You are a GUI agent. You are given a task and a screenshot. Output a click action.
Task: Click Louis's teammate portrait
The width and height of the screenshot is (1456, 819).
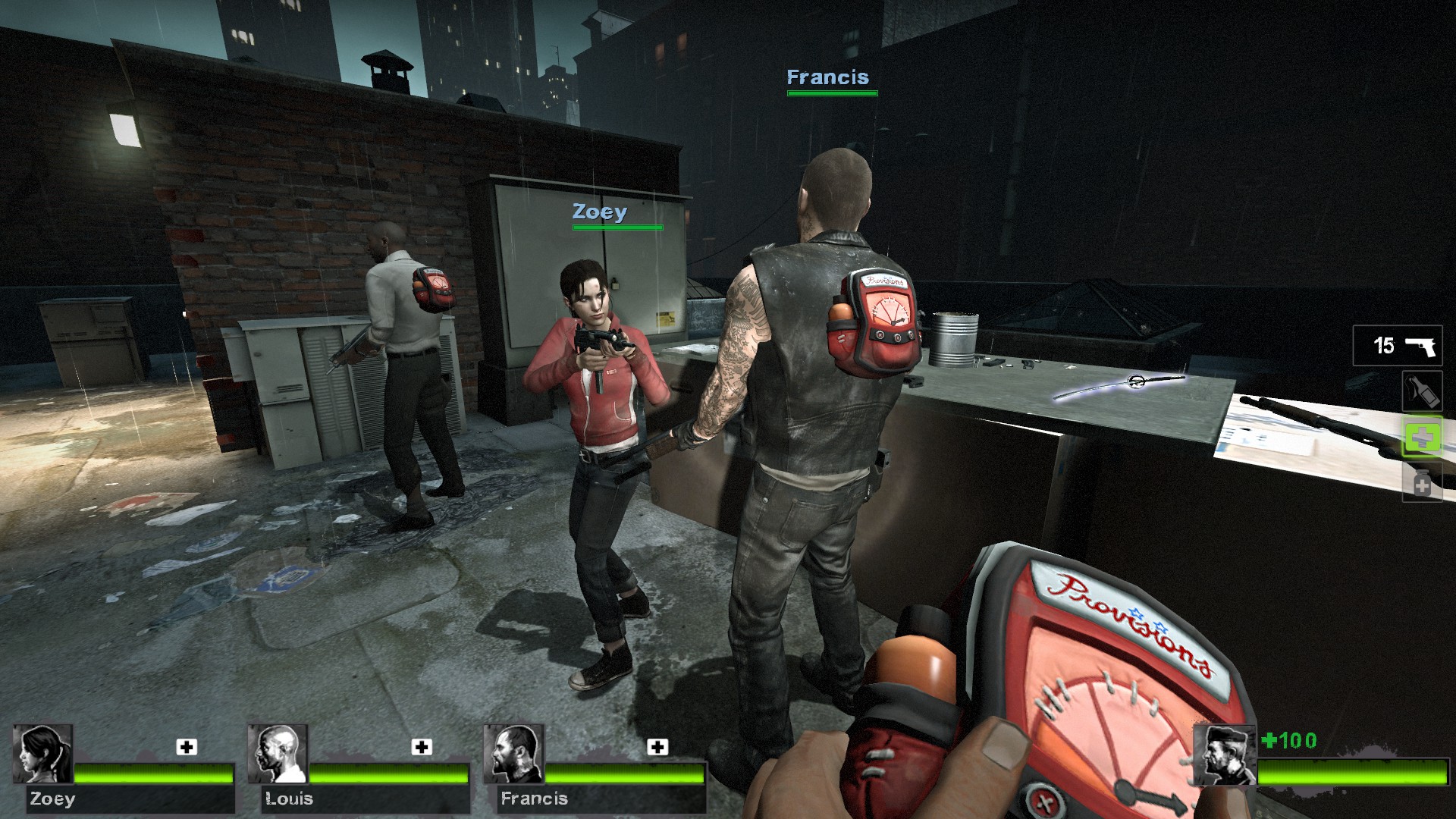tap(278, 754)
